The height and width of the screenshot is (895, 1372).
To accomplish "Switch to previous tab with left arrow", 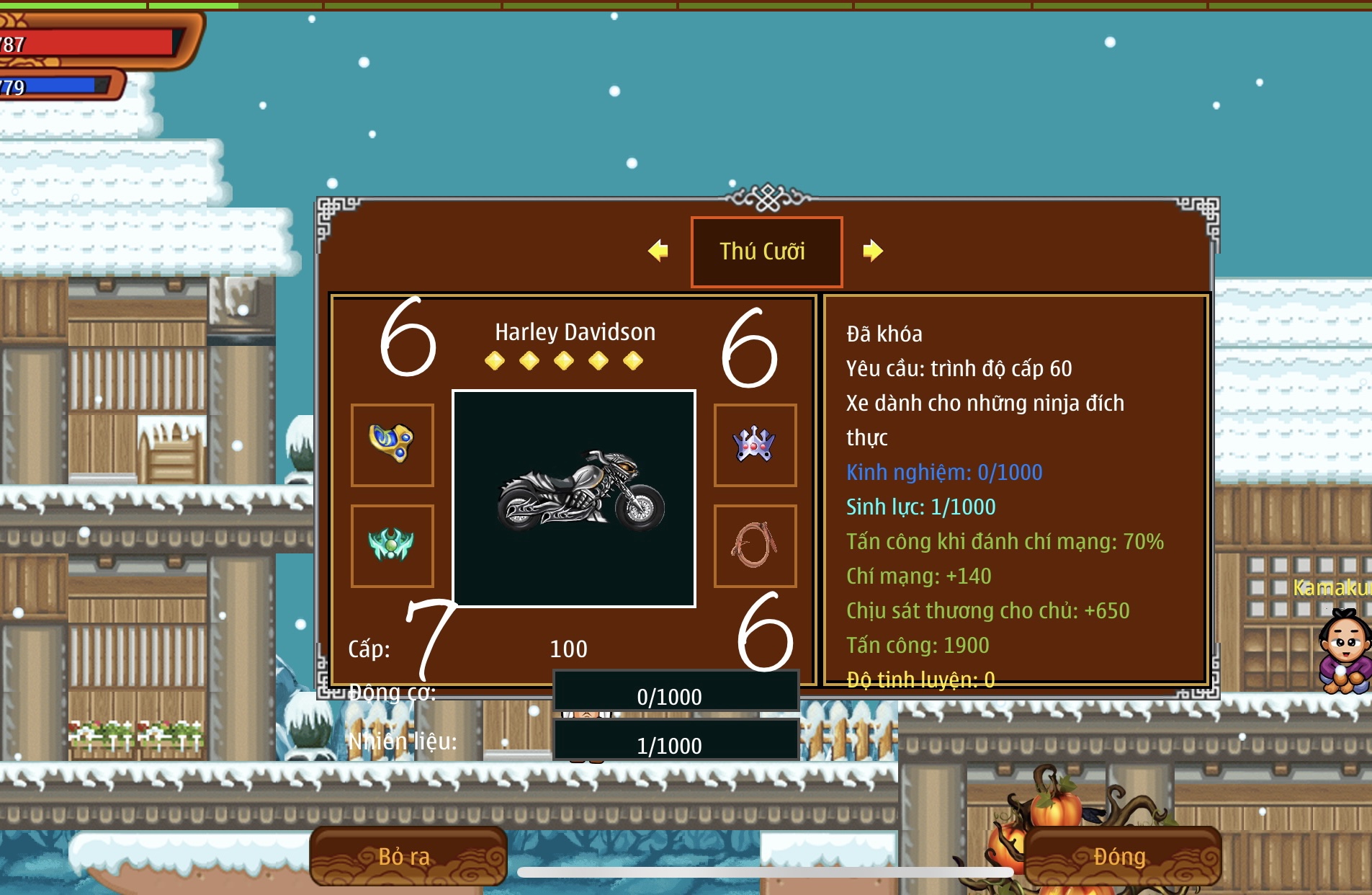I will point(658,251).
